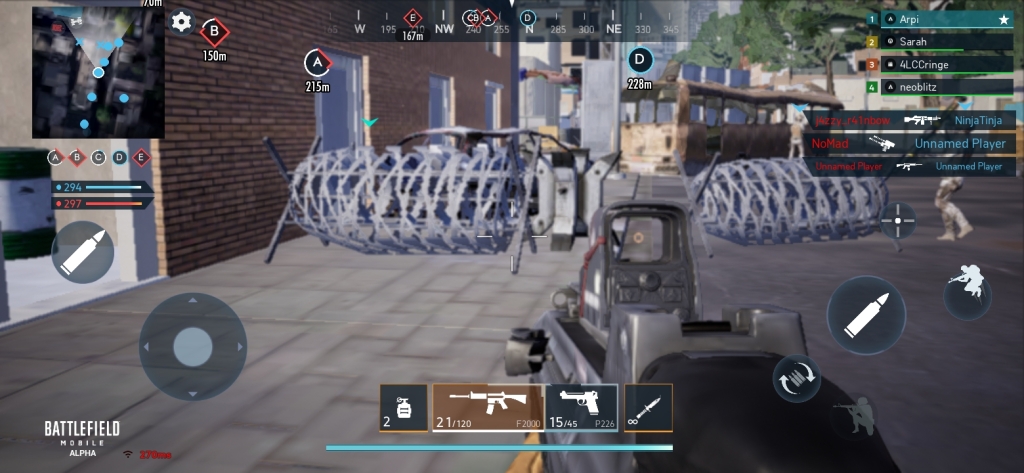Image resolution: width=1024 pixels, height=473 pixels.
Task: Fire using the right bullet button
Action: pos(865,315)
